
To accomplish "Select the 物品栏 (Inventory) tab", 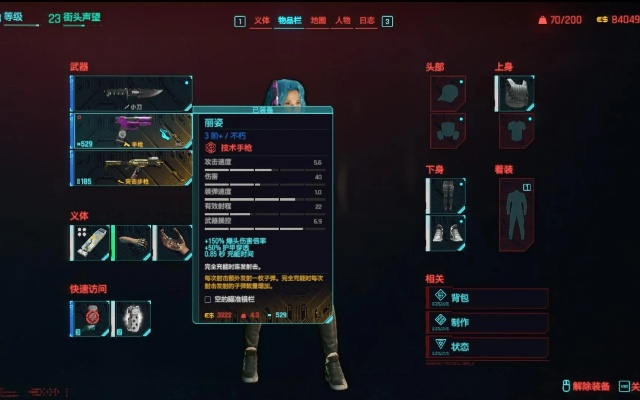I will coord(289,20).
